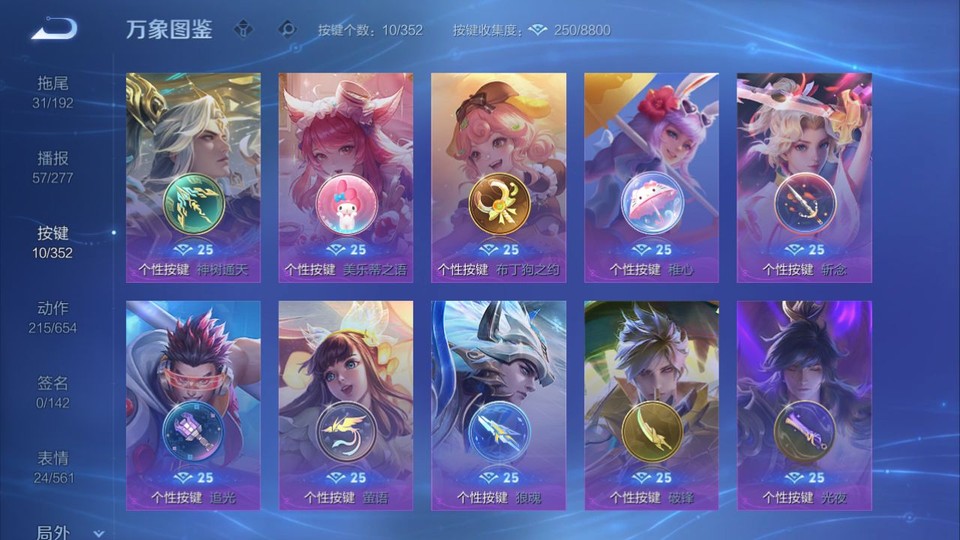Screen dimensions: 960x540
Task: Select the 稚心 button skin card
Action: click(x=651, y=177)
